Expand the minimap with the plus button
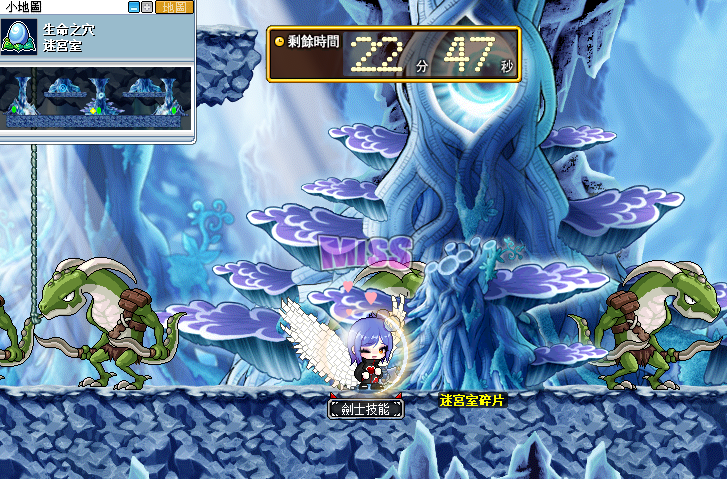Image resolution: width=727 pixels, height=479 pixels. [x=148, y=7]
